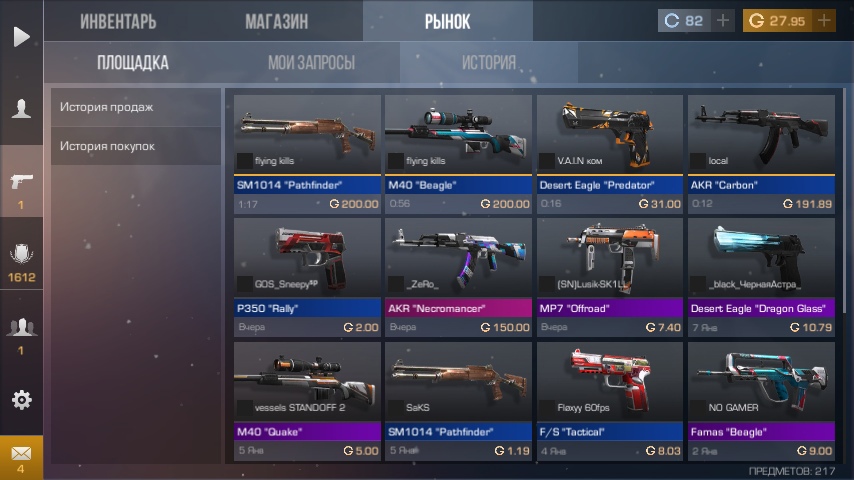This screenshot has width=854, height=480.
Task: Open the Инвентарь tab
Action: pos(118,21)
